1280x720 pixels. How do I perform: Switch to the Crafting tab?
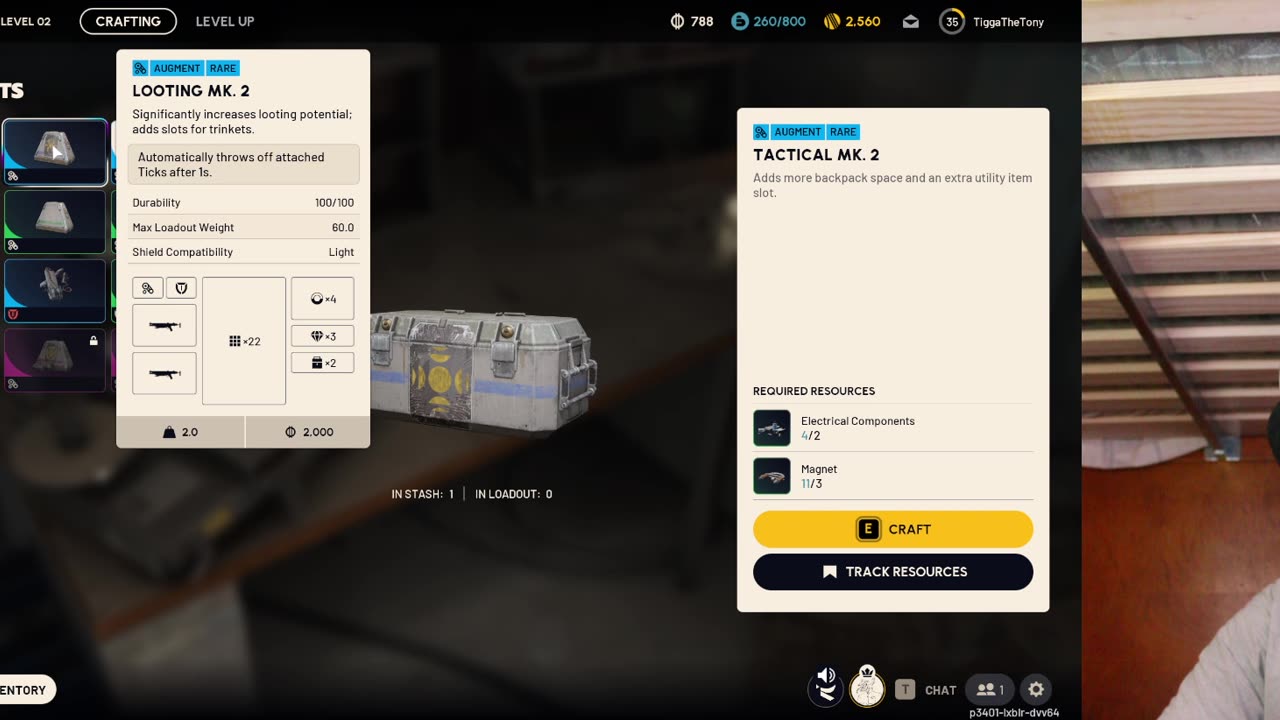click(x=128, y=21)
